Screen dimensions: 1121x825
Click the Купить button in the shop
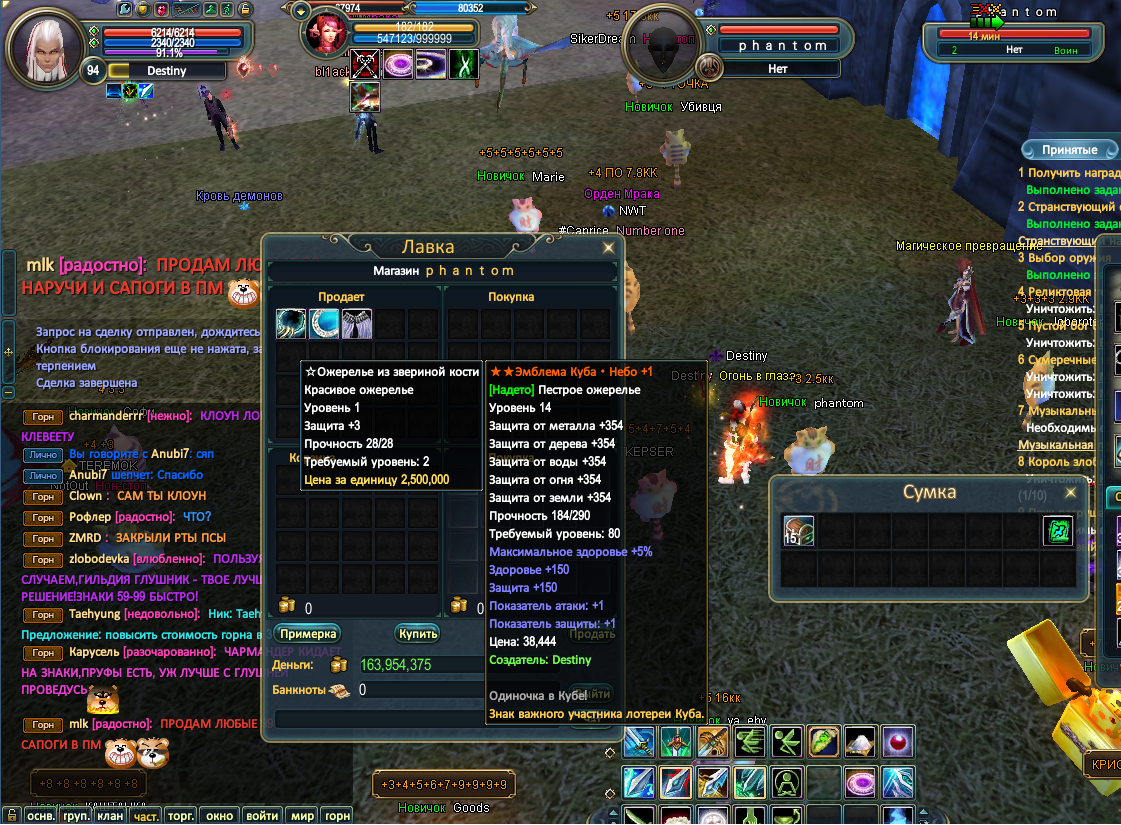(x=417, y=634)
